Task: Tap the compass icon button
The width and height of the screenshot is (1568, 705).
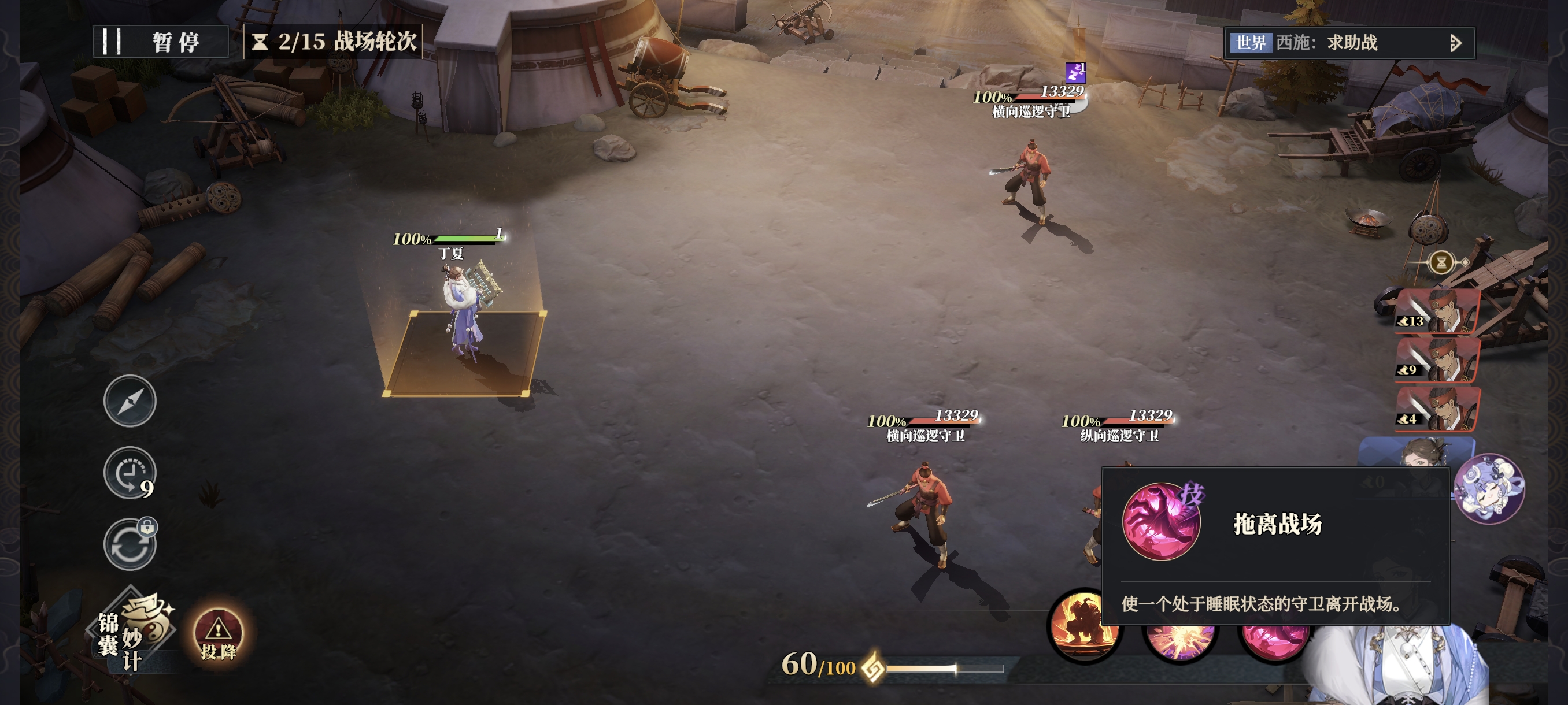Action: (x=130, y=401)
